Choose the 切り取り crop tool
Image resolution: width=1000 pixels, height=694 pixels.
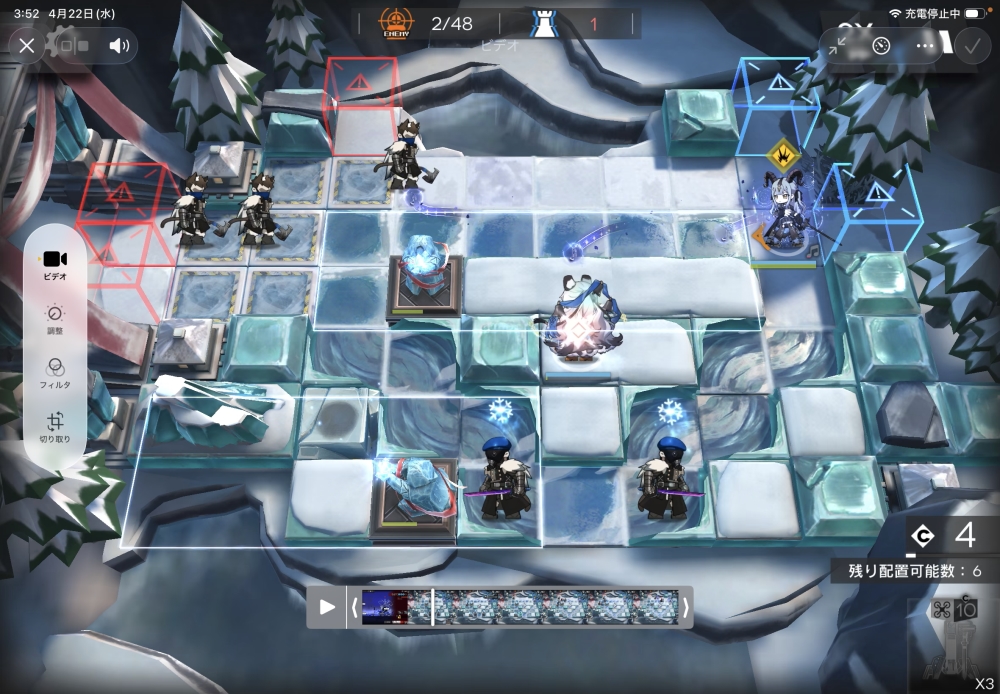click(55, 427)
